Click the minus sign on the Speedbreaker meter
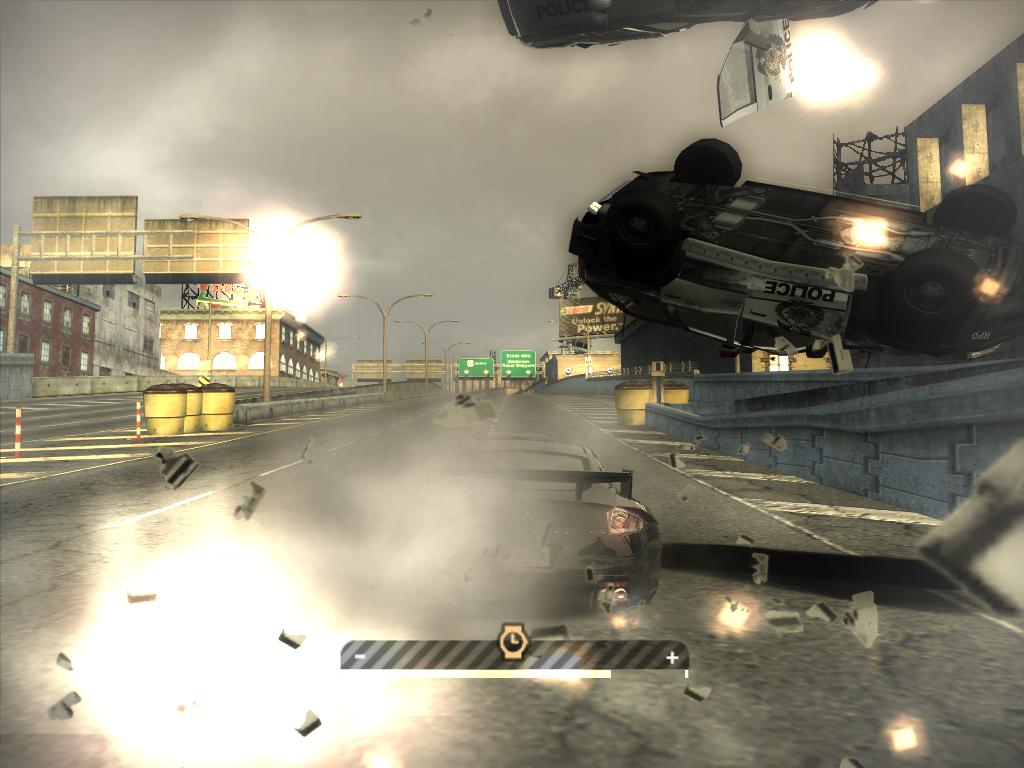 pos(360,657)
